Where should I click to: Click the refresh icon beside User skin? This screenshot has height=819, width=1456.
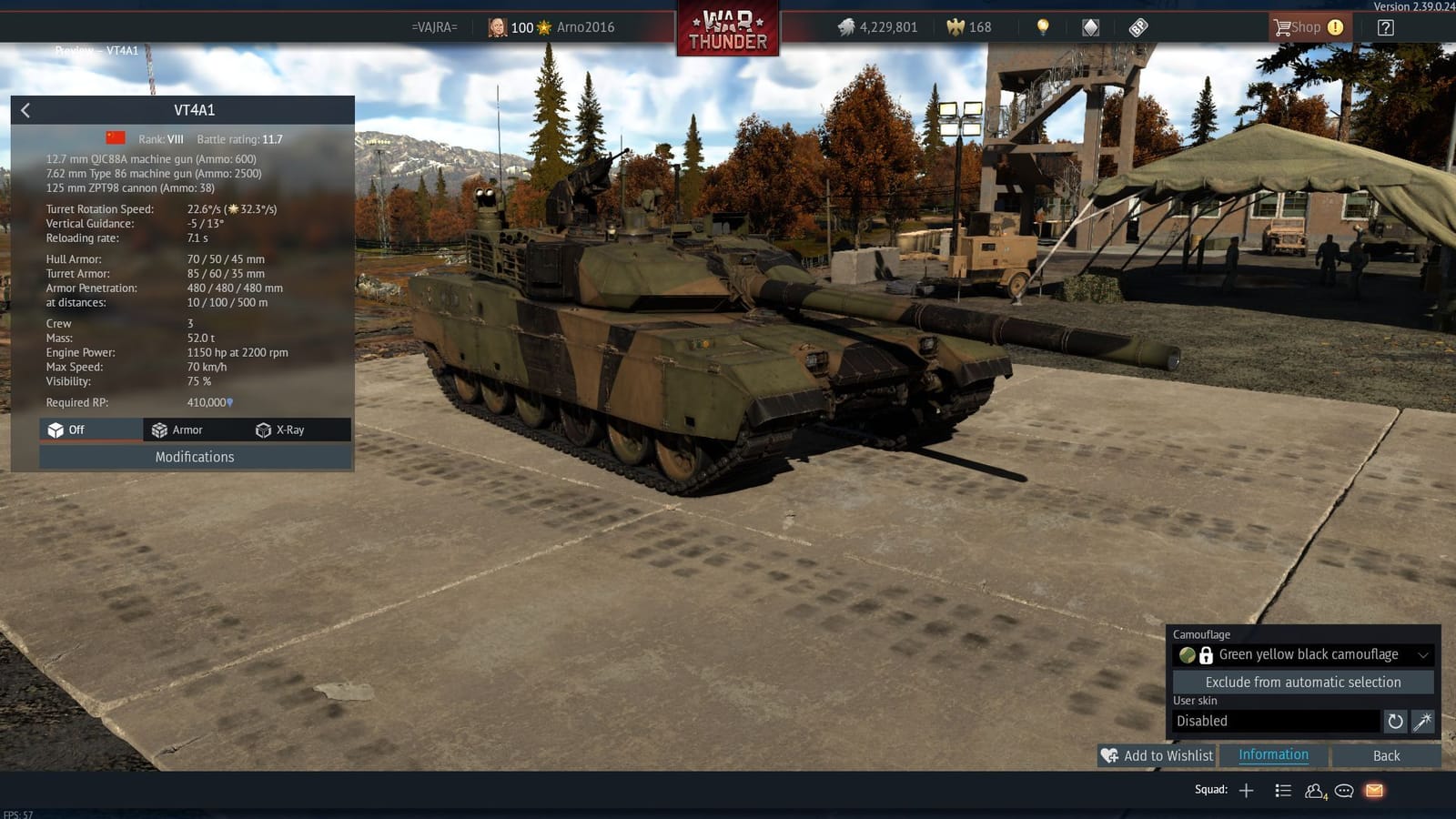[1395, 722]
